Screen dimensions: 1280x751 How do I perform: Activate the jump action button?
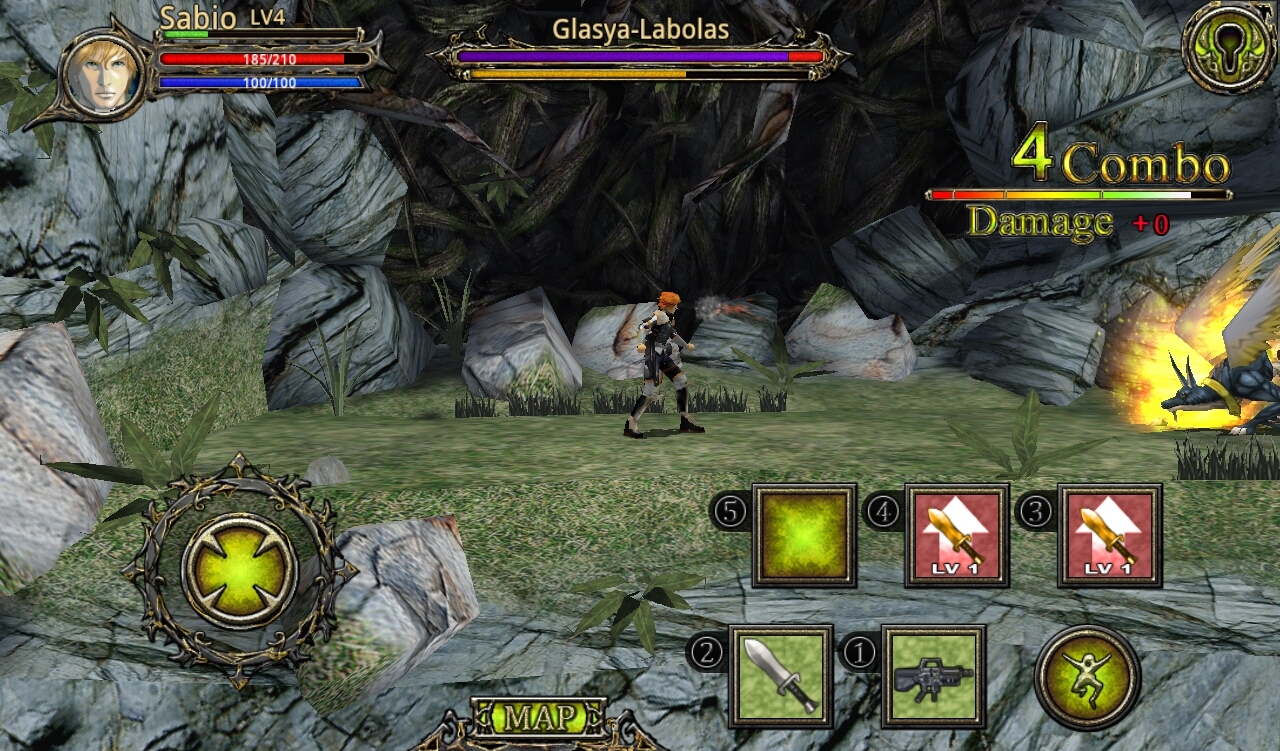tap(1087, 677)
